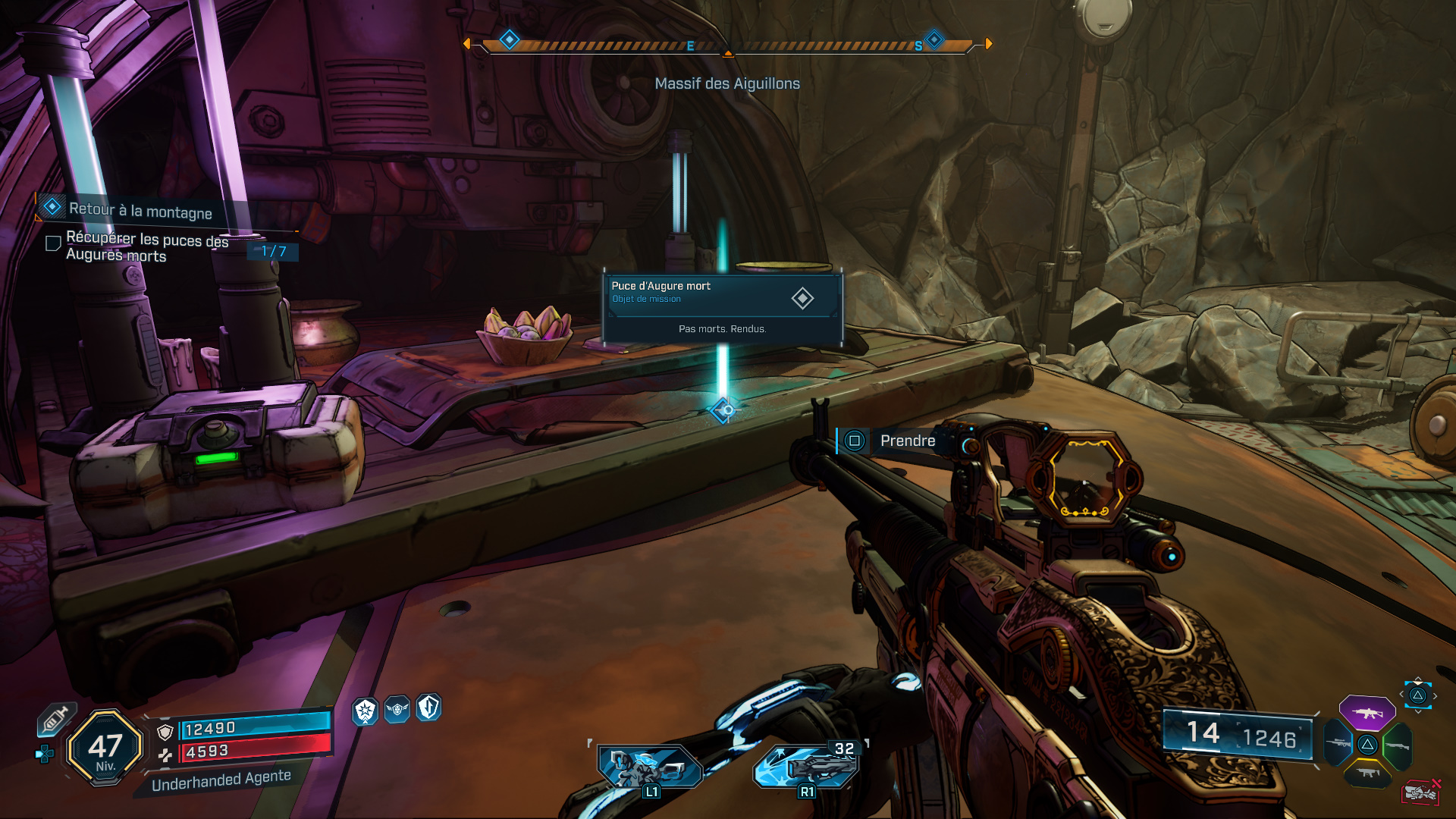The width and height of the screenshot is (1456, 819).
Task: Choose the yellow submachine gun slot
Action: (x=1367, y=773)
